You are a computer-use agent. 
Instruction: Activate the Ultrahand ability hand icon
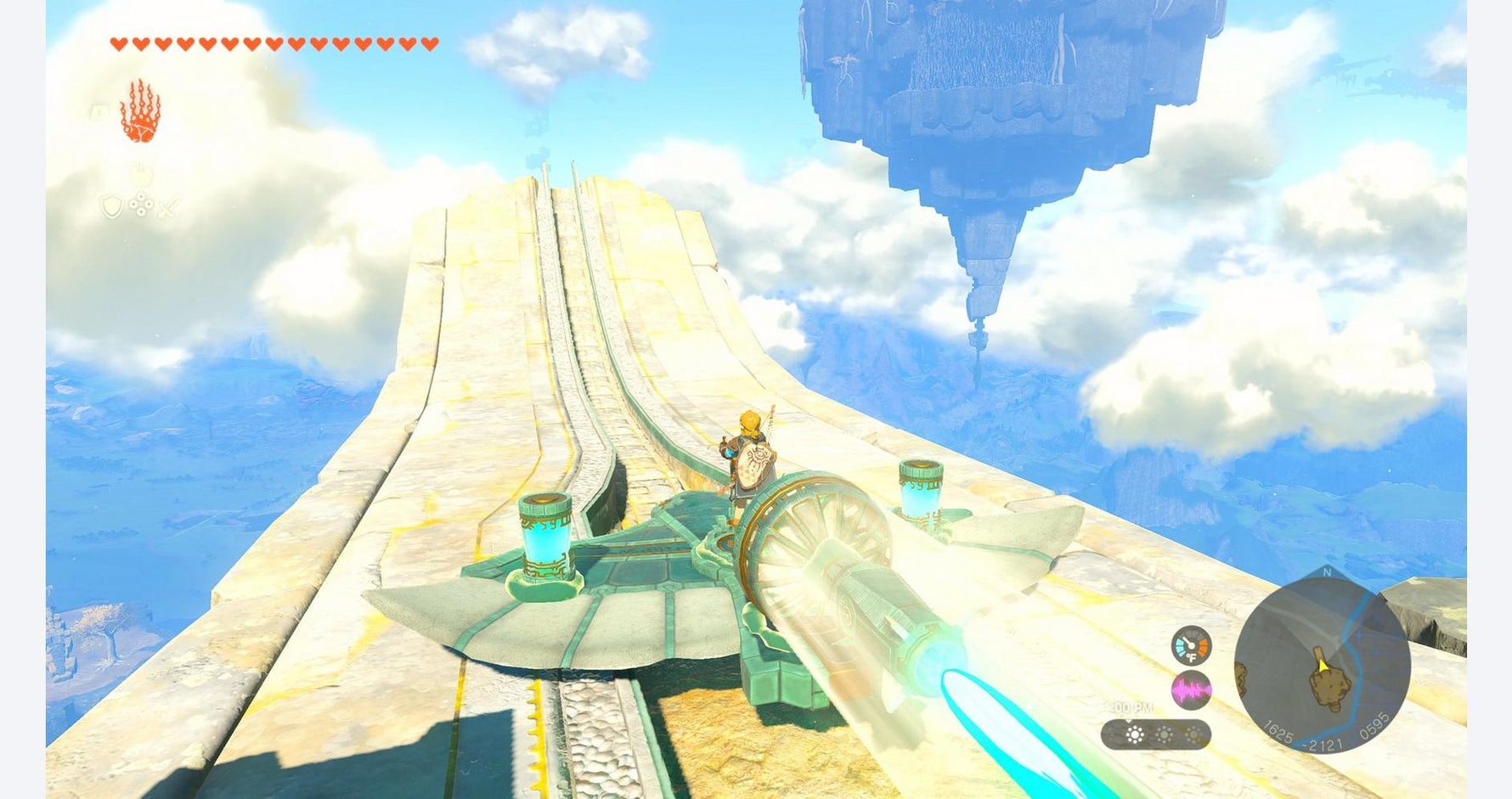(x=140, y=111)
